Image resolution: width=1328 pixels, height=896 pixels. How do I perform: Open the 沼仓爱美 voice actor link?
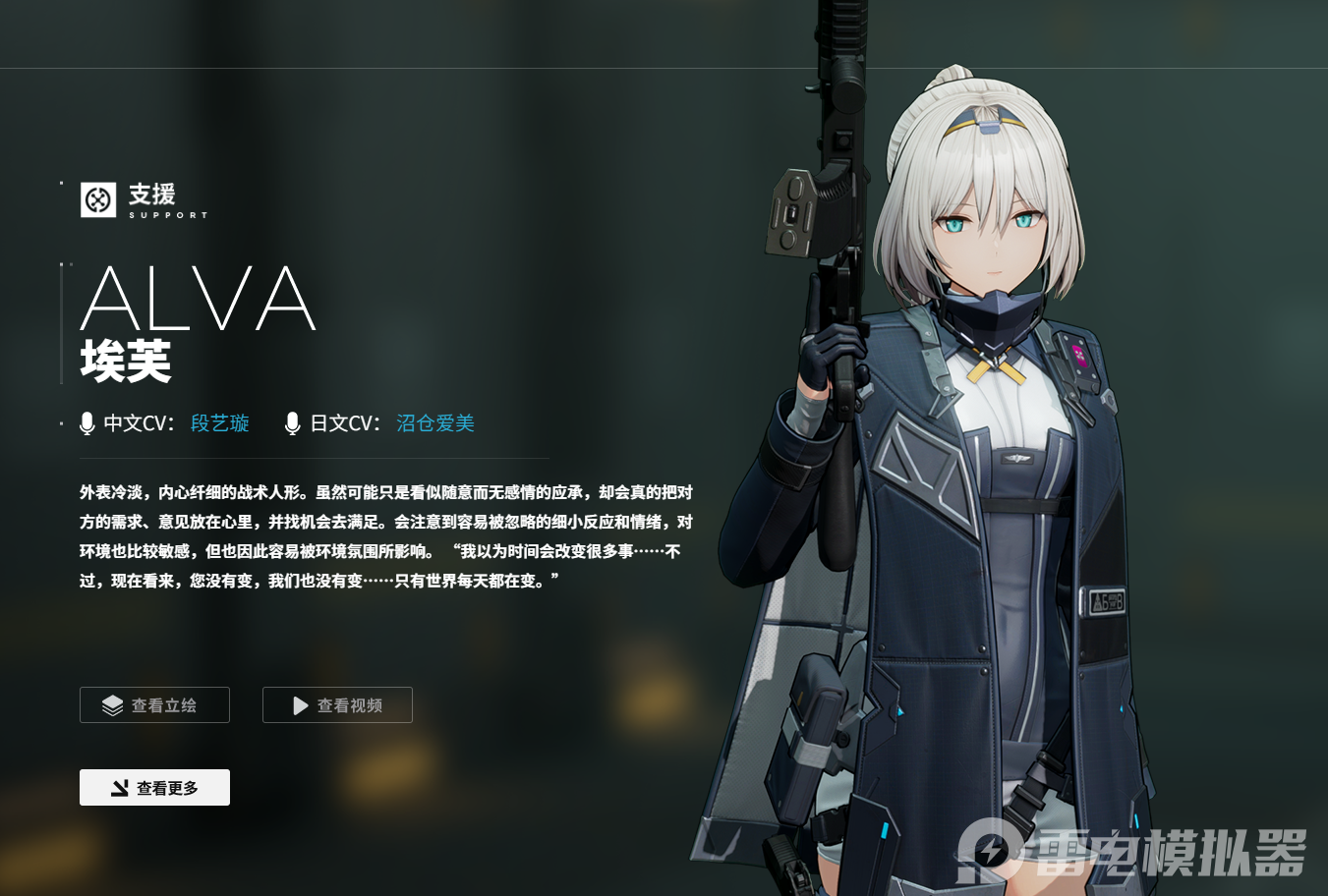(434, 422)
